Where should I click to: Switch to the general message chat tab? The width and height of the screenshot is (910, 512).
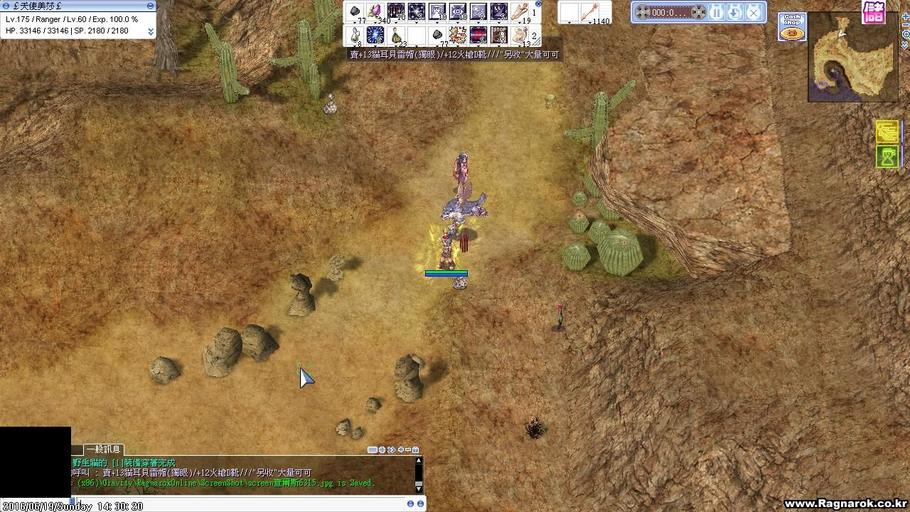pyautogui.click(x=103, y=450)
